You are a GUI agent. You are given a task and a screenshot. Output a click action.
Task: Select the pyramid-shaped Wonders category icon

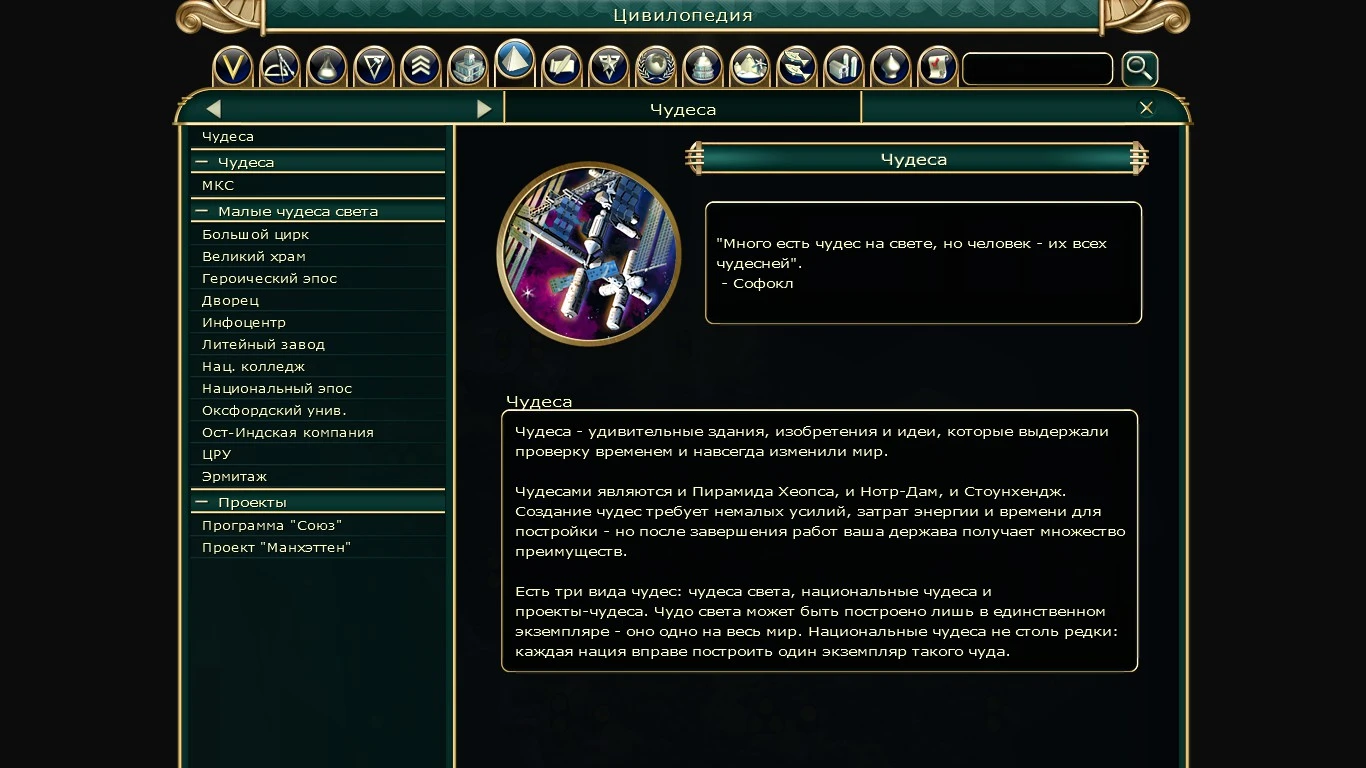(x=515, y=66)
